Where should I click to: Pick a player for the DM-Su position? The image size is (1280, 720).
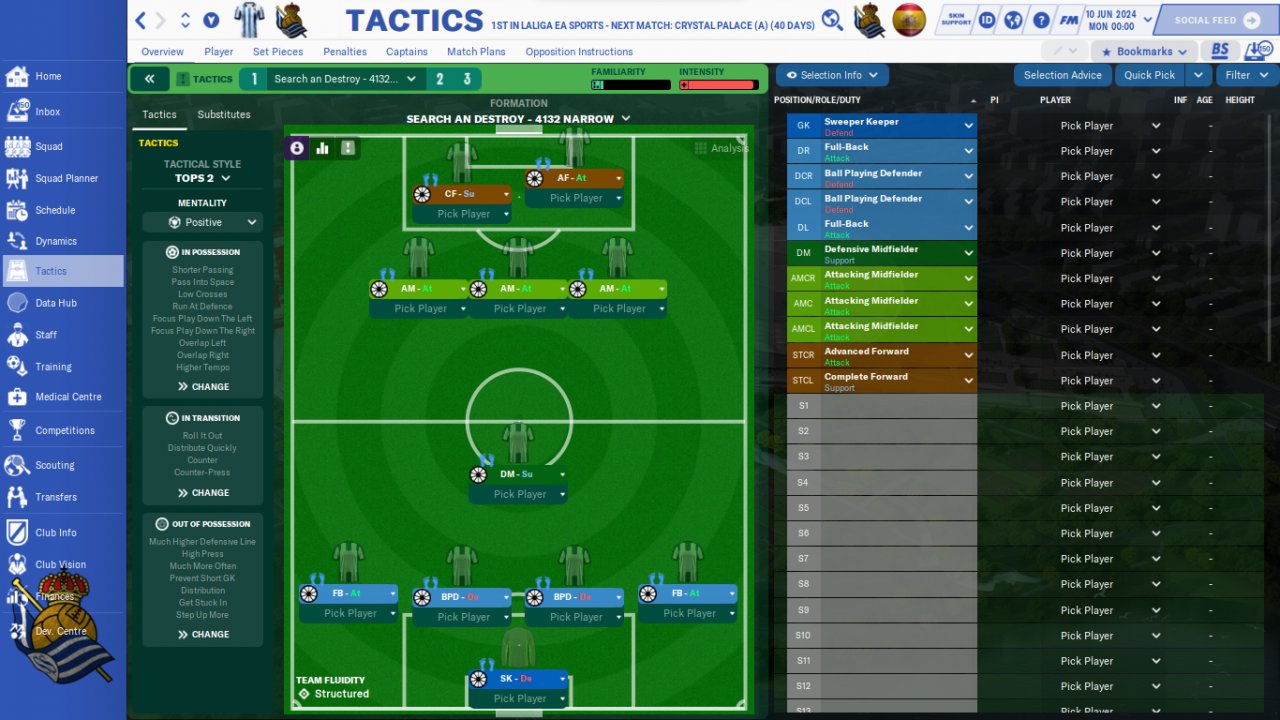coord(519,494)
